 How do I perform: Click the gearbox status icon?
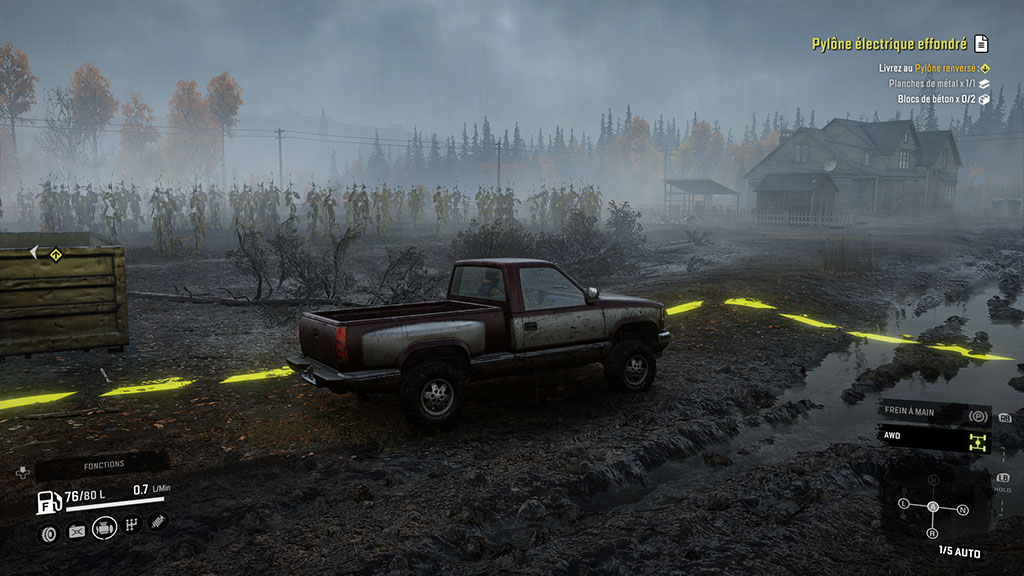click(131, 525)
